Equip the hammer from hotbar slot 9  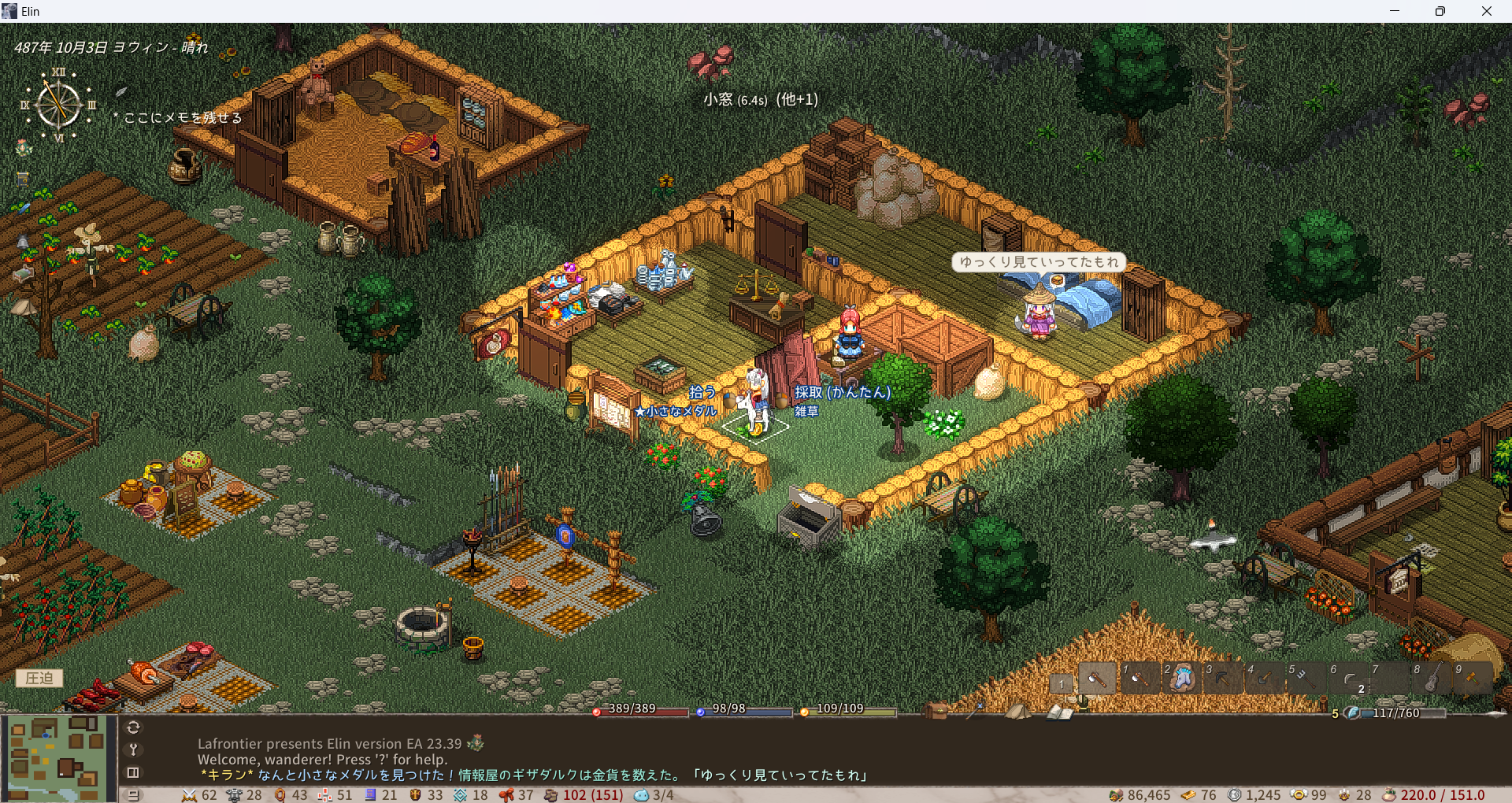pyautogui.click(x=1473, y=678)
